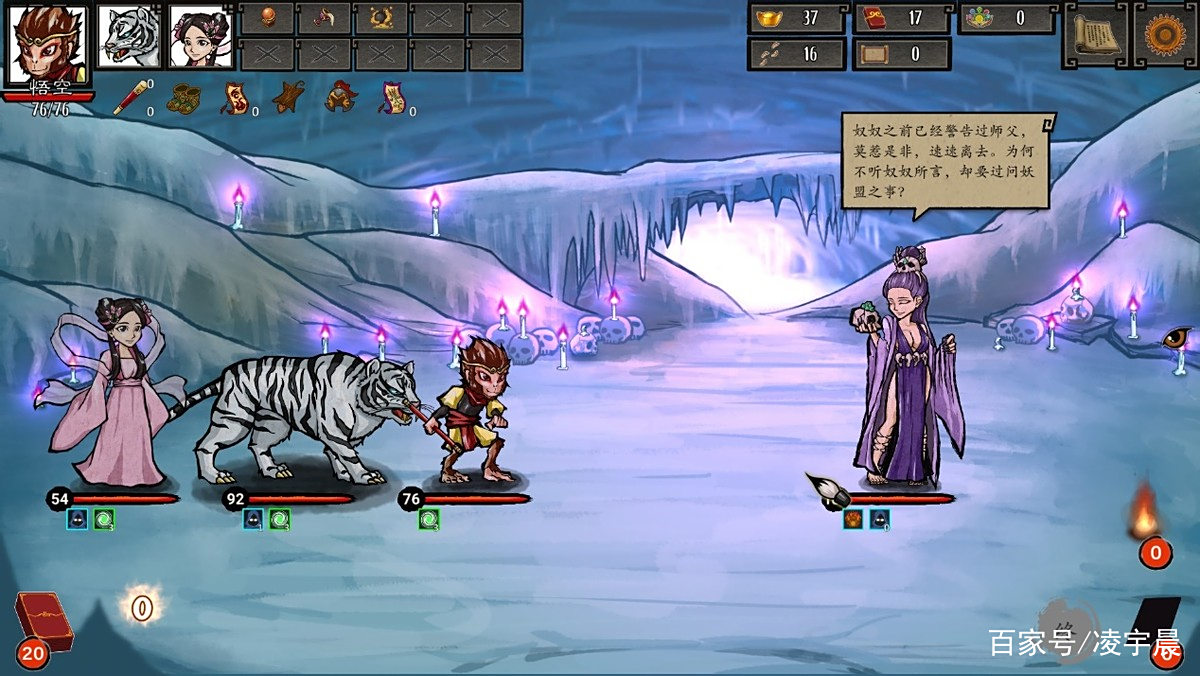Open the settings gear menu
This screenshot has height=676, width=1200.
(x=1163, y=34)
